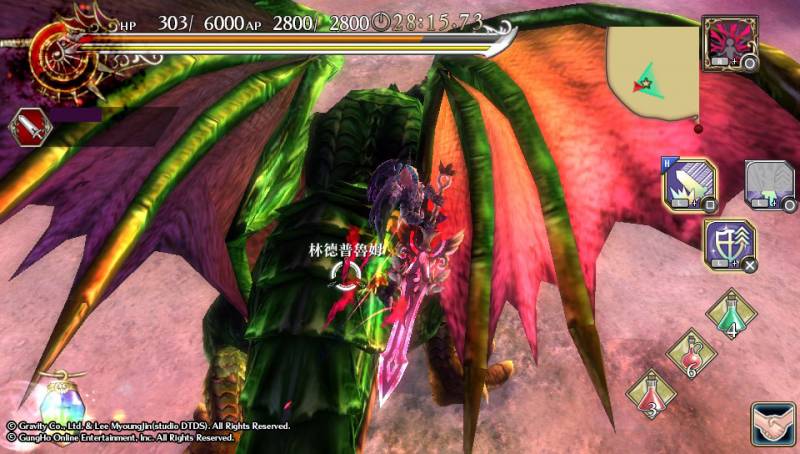Open the handshake party button
The width and height of the screenshot is (800, 454).
tap(771, 422)
